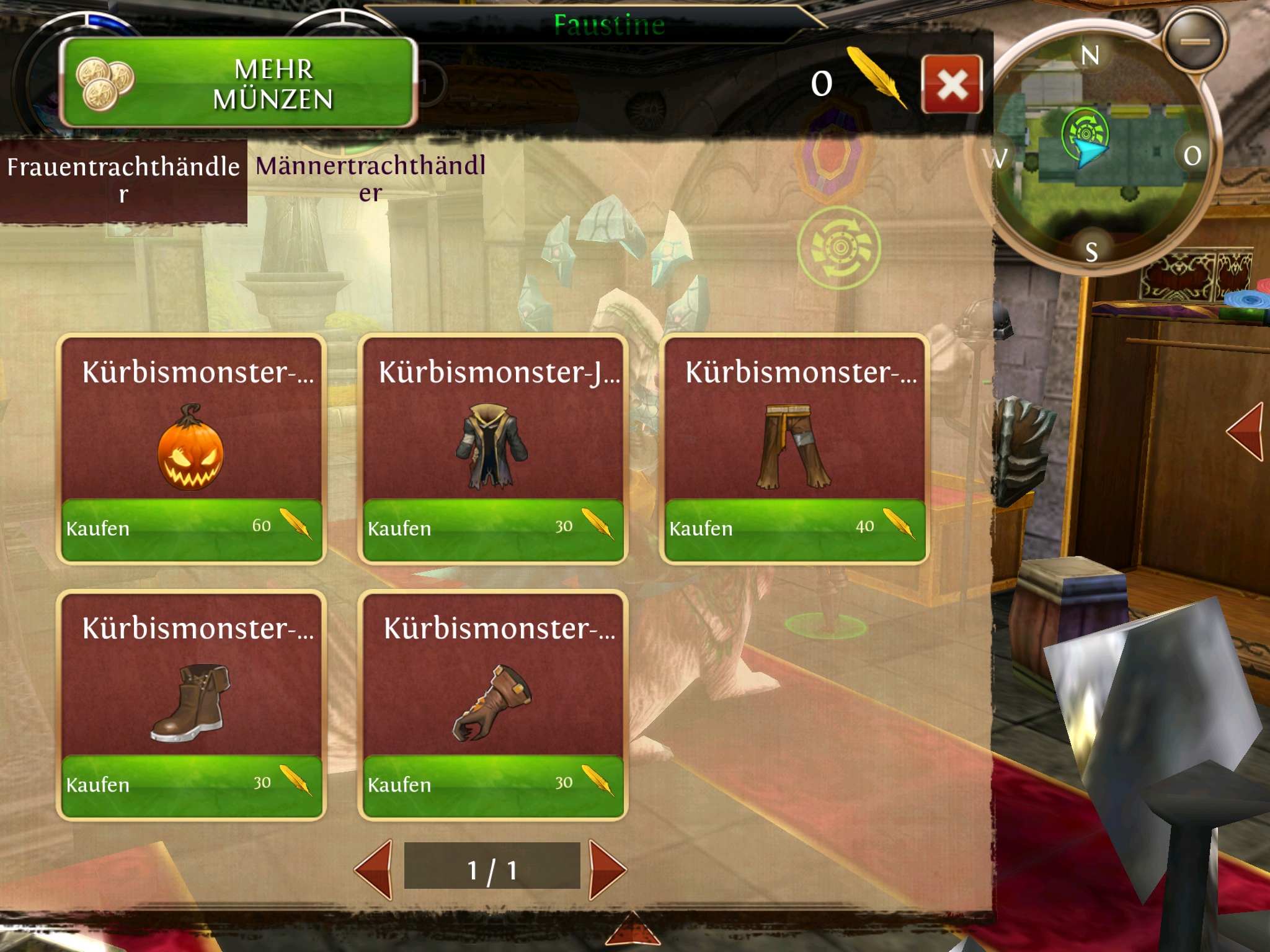Expand the bottom red arrow tray
1270x952 pixels.
coord(633,930)
